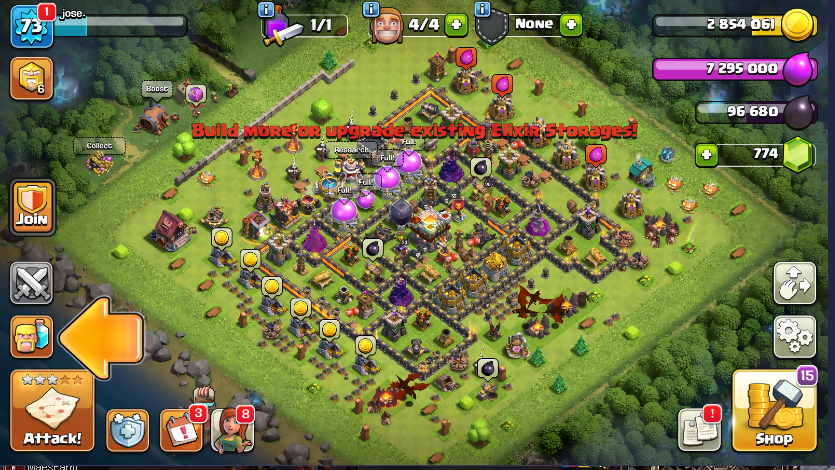Add a shield using plus beside None

click(x=571, y=25)
